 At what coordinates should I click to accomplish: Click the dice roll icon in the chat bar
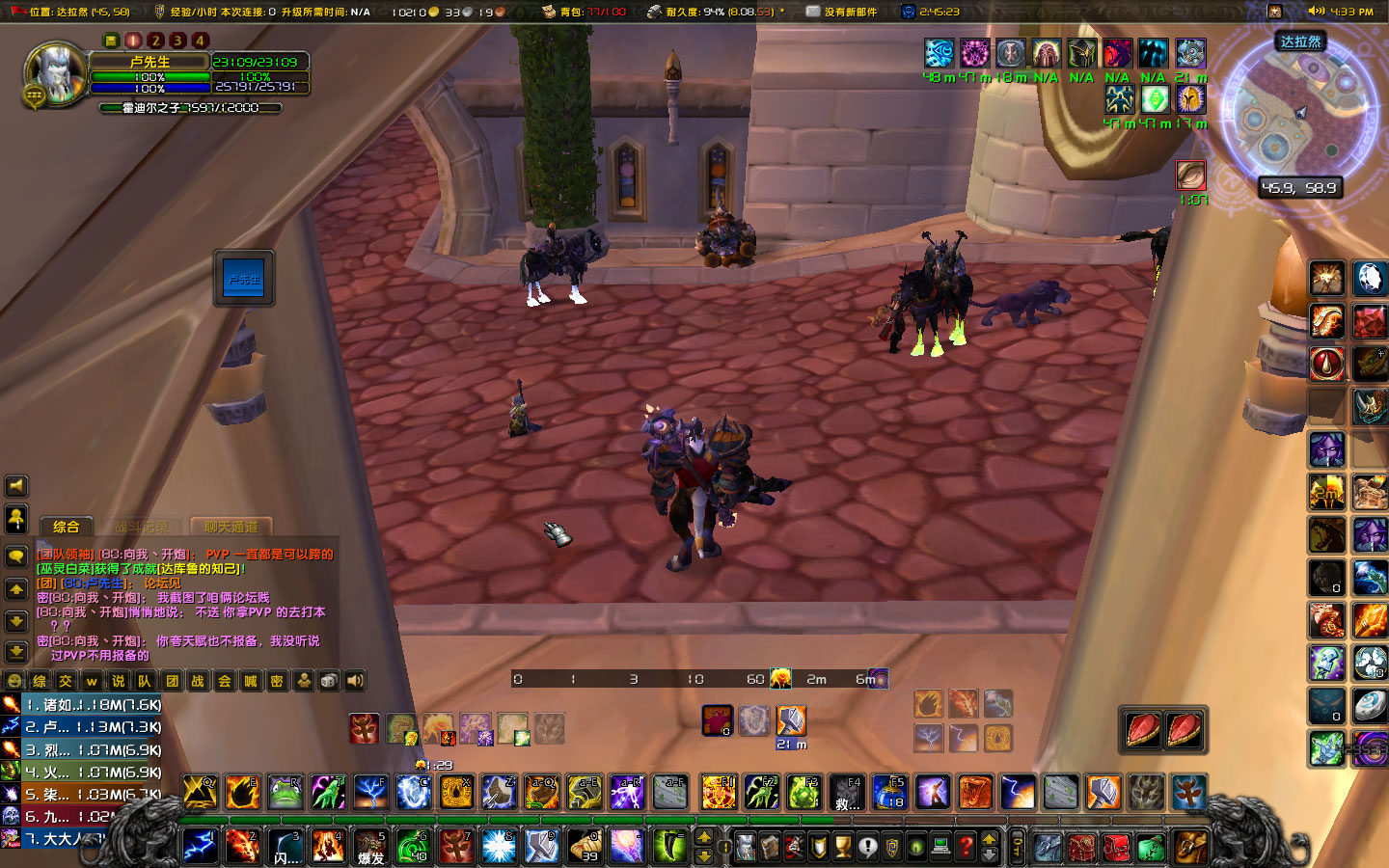click(x=328, y=679)
